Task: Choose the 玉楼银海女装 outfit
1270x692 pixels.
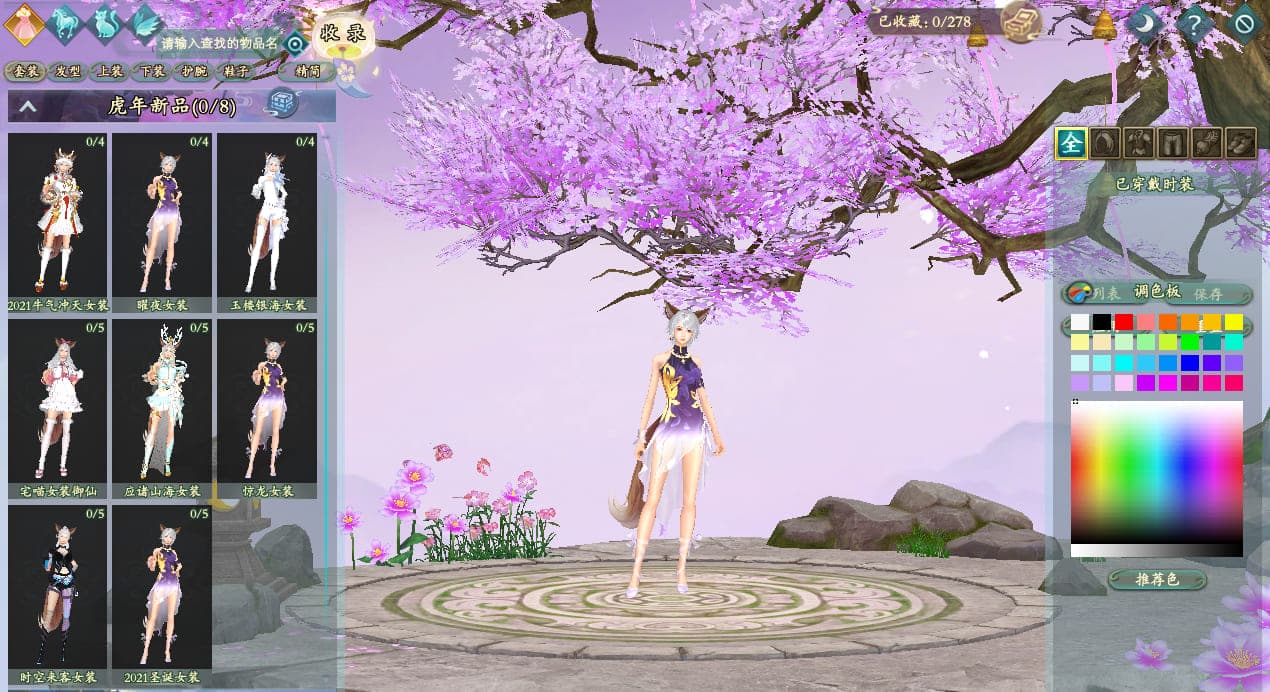Action: pos(266,215)
